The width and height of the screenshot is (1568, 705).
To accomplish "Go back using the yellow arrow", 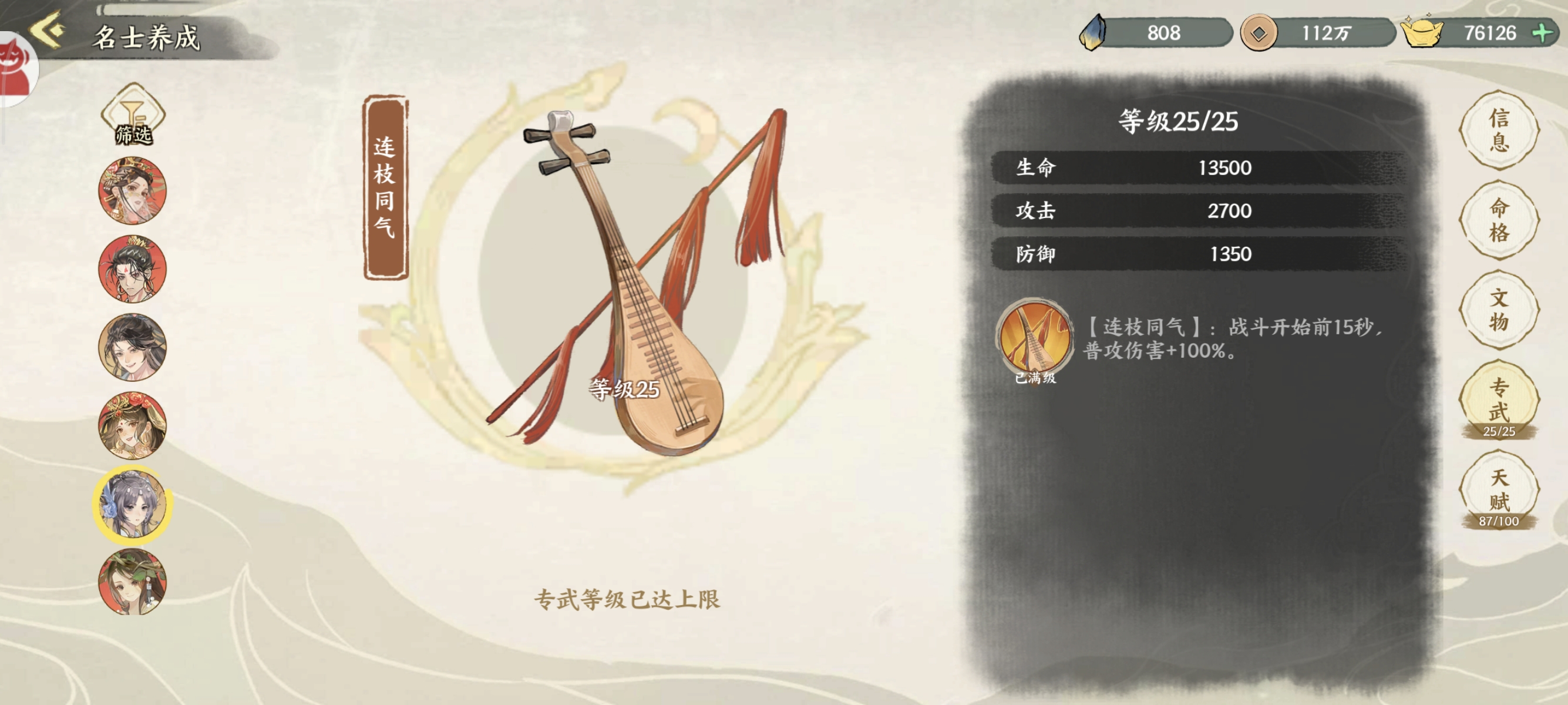I will click(x=48, y=31).
